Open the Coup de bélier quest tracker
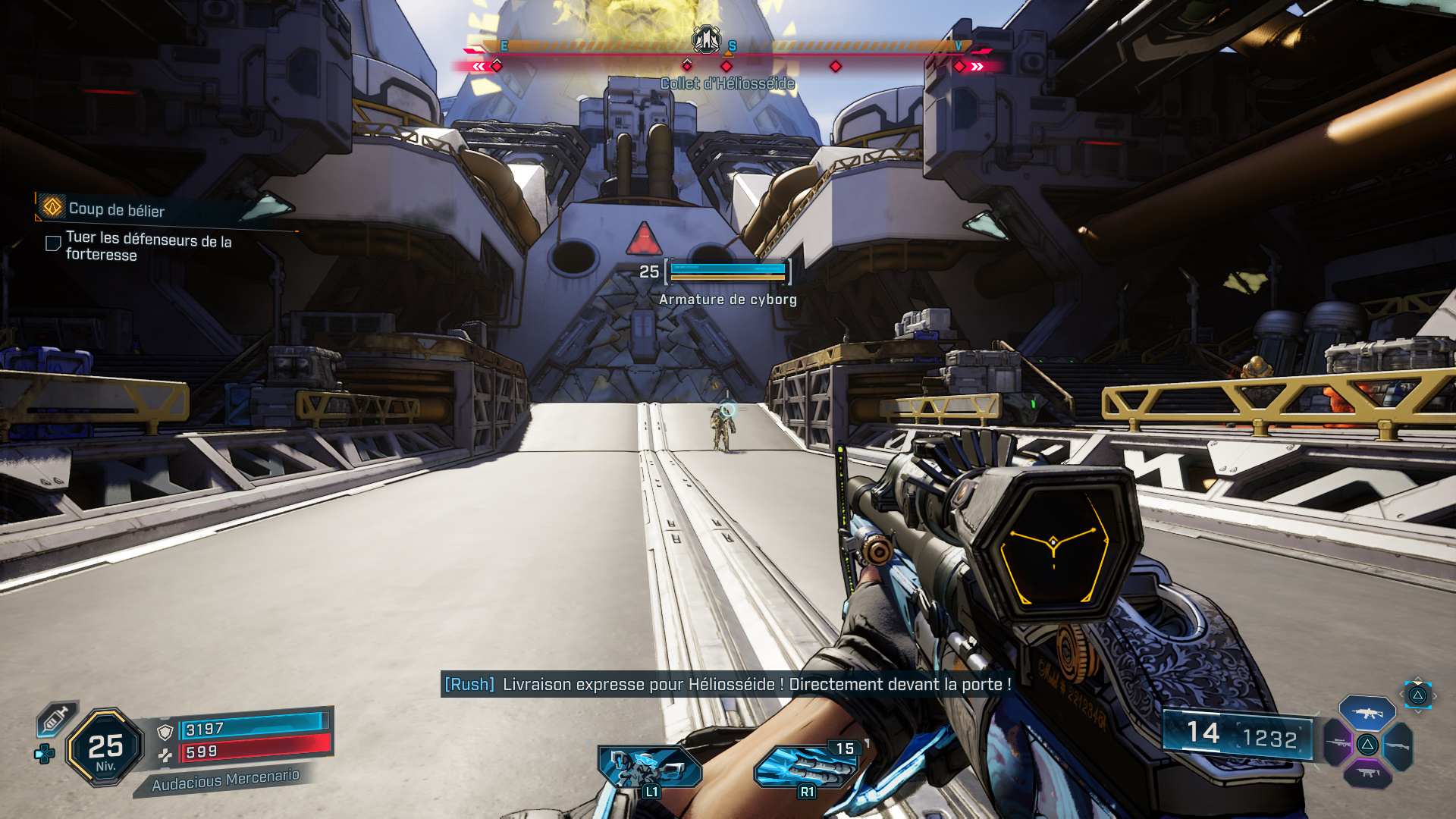This screenshot has width=1456, height=819. pos(116,209)
